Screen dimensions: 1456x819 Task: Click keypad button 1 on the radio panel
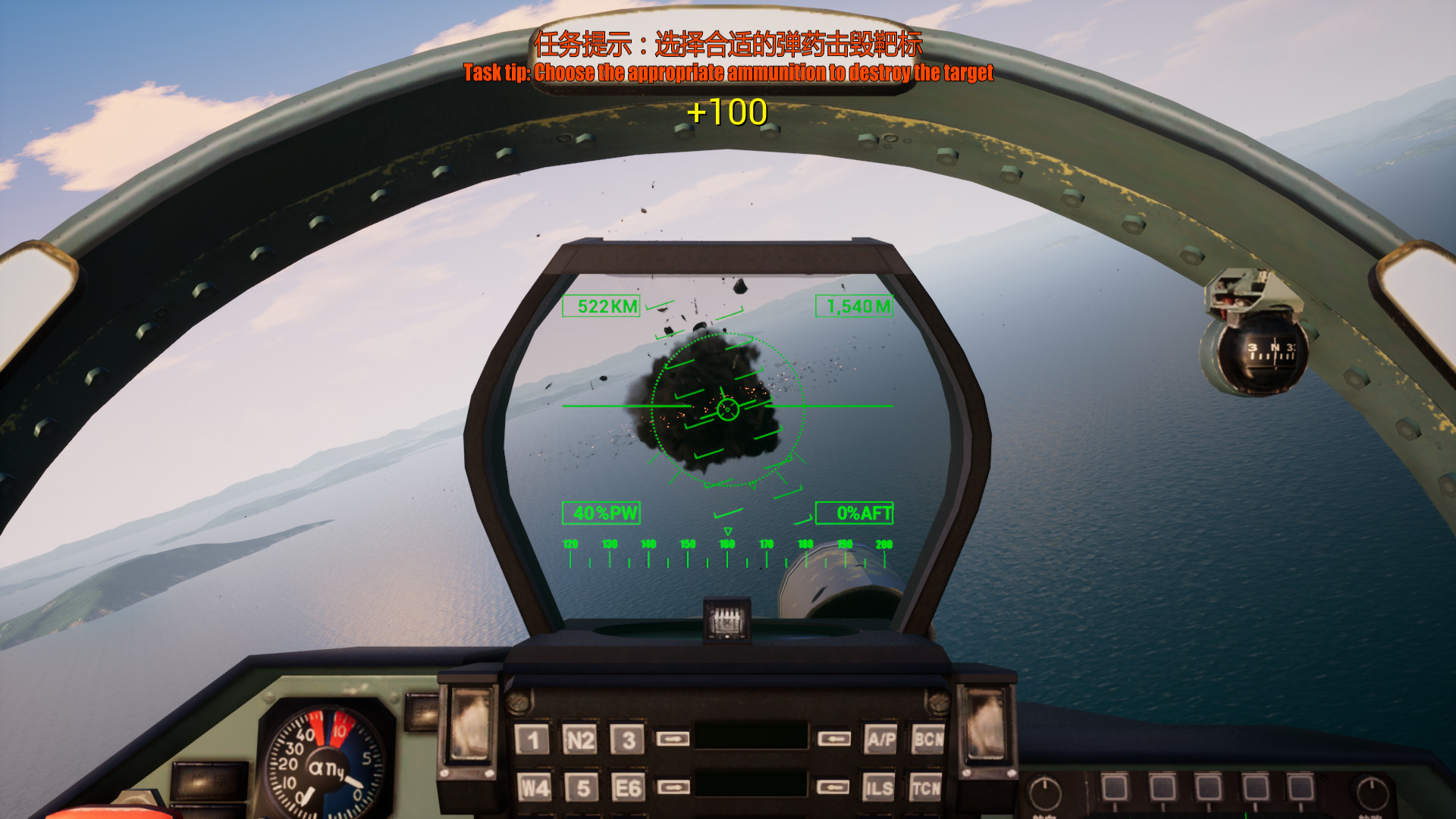533,738
